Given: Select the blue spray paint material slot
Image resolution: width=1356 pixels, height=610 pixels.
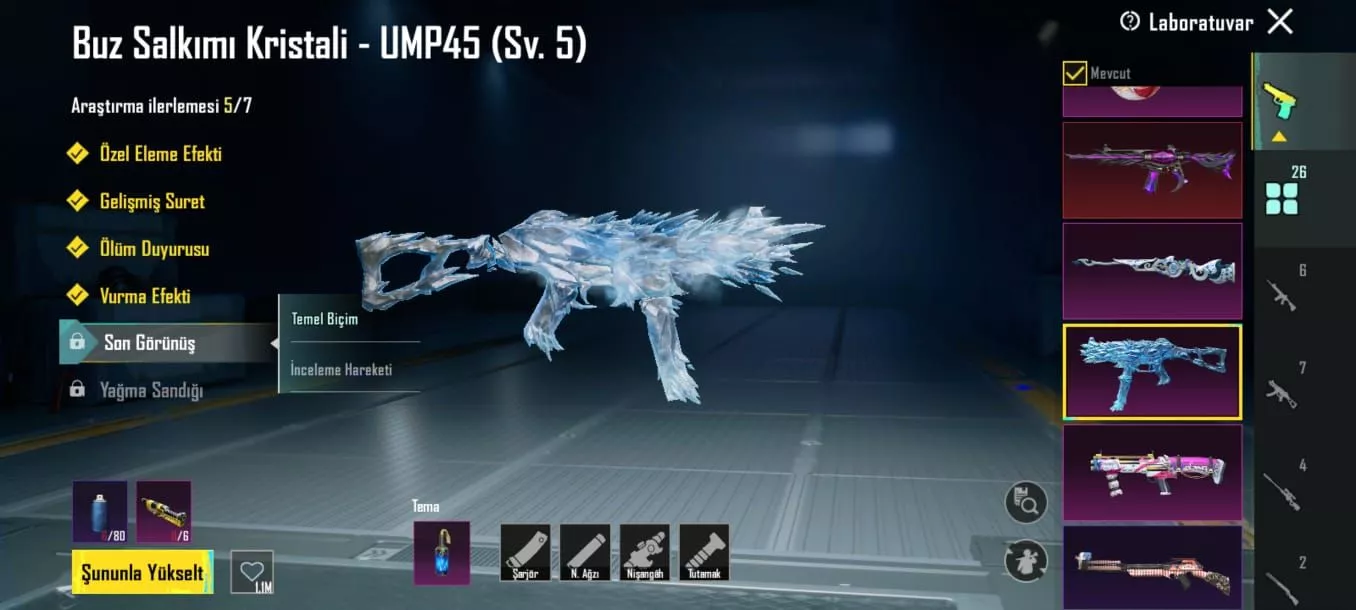Looking at the screenshot, I should pyautogui.click(x=99, y=511).
